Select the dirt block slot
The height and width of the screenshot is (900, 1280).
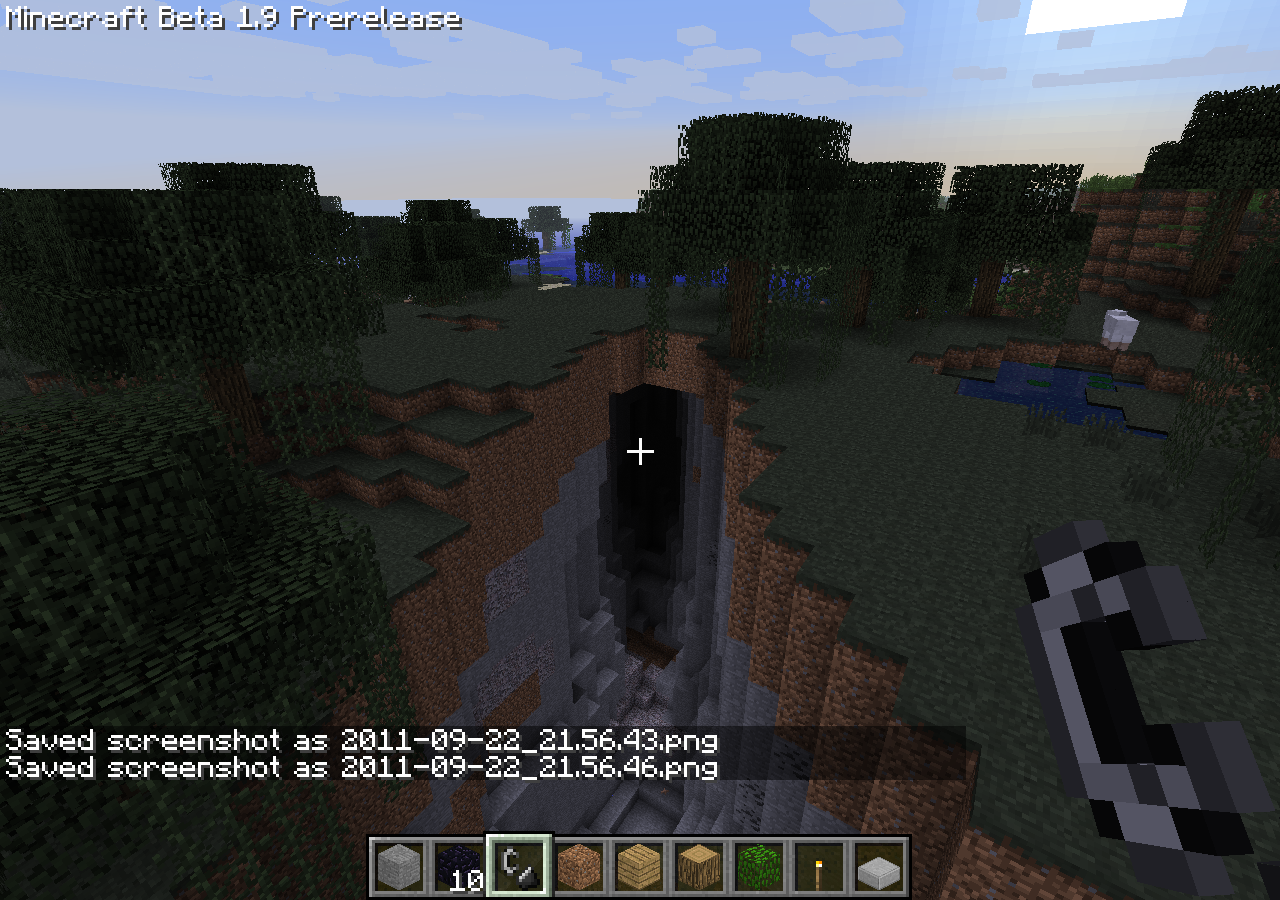pyautogui.click(x=580, y=866)
